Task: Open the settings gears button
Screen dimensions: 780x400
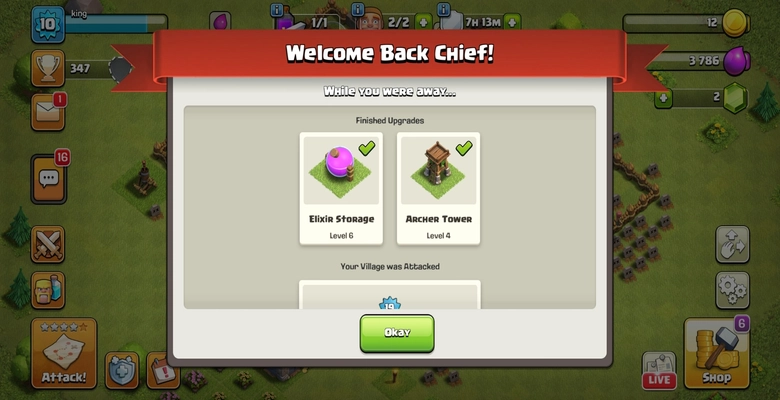Action: 732,290
